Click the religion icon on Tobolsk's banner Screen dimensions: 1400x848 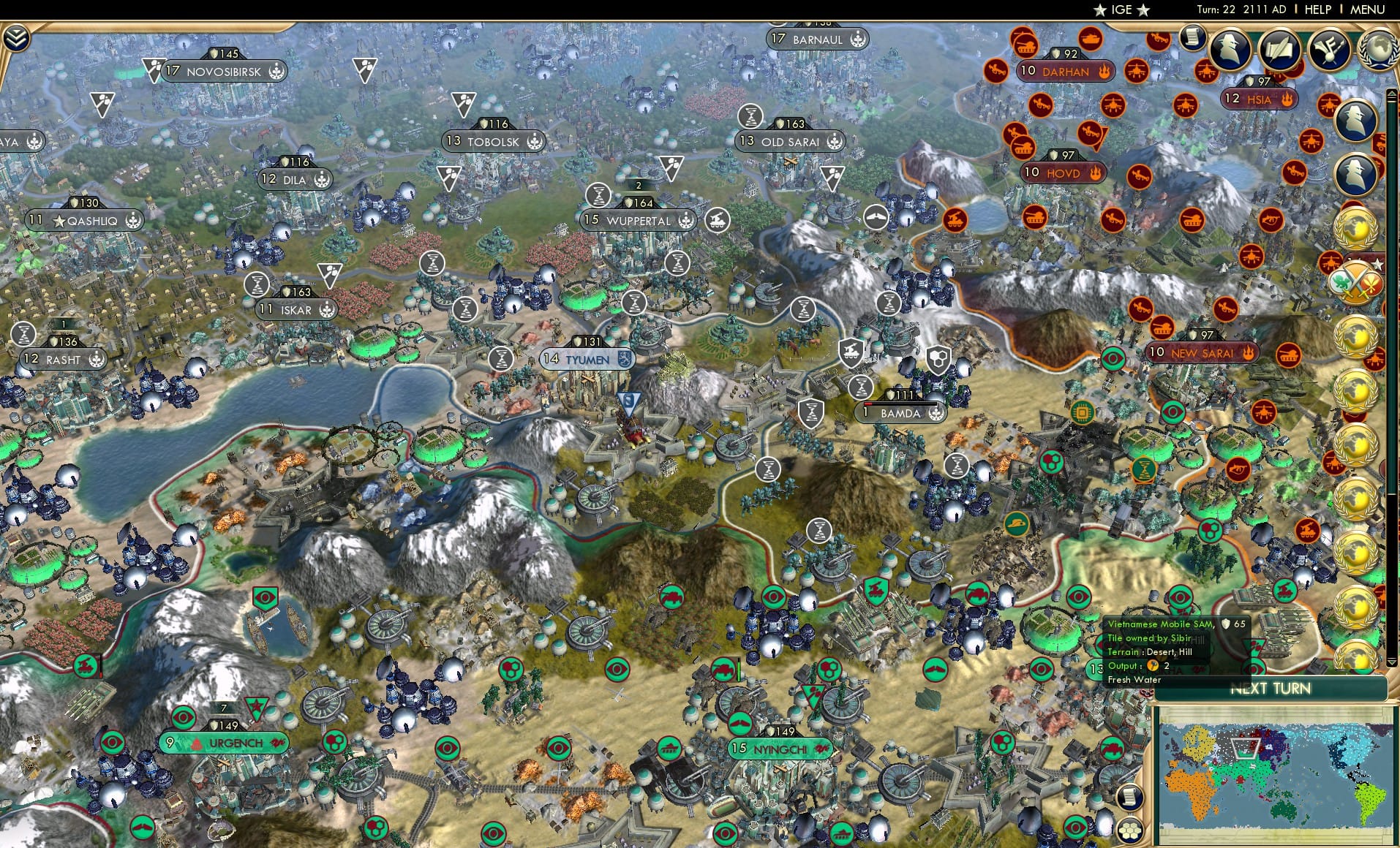click(x=535, y=143)
